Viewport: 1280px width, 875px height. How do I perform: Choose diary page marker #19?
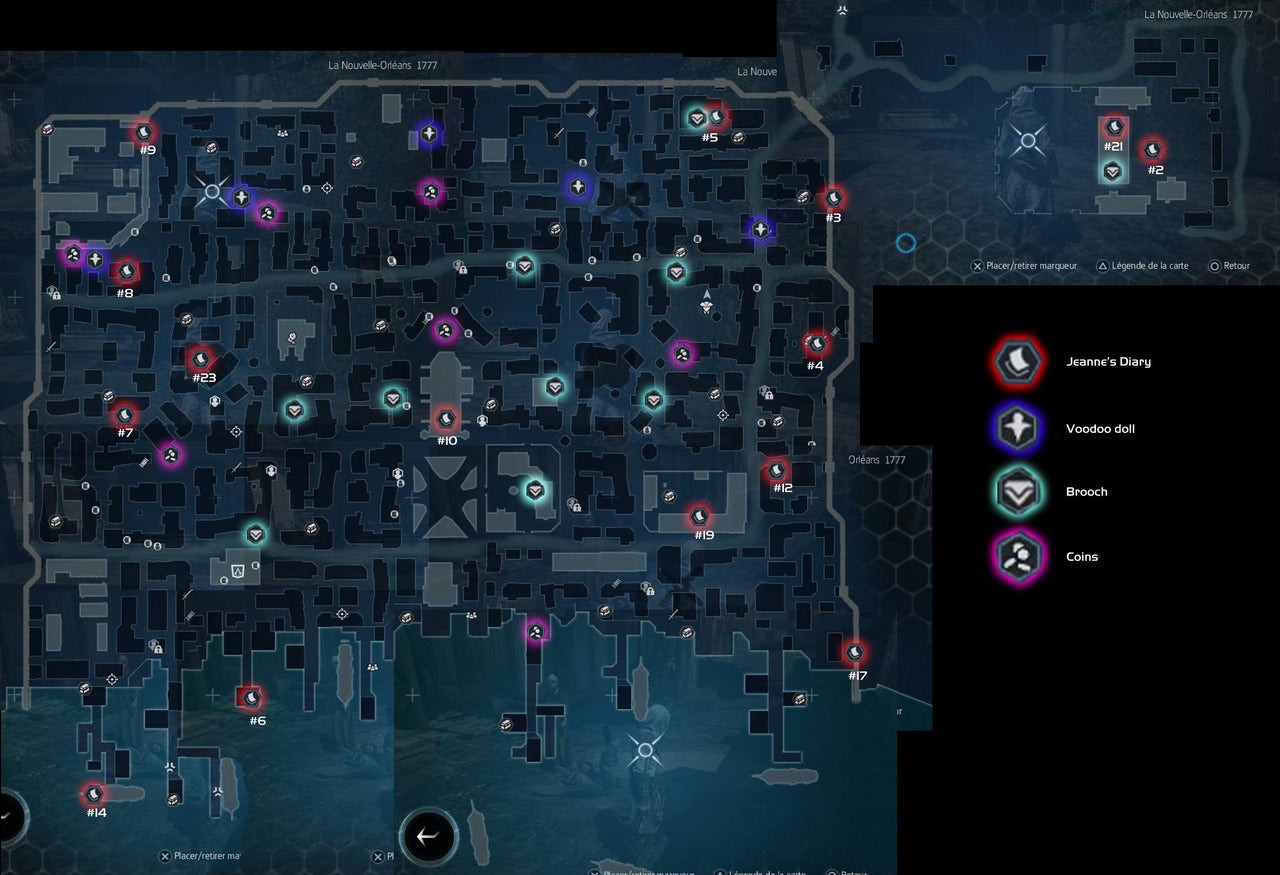point(700,517)
